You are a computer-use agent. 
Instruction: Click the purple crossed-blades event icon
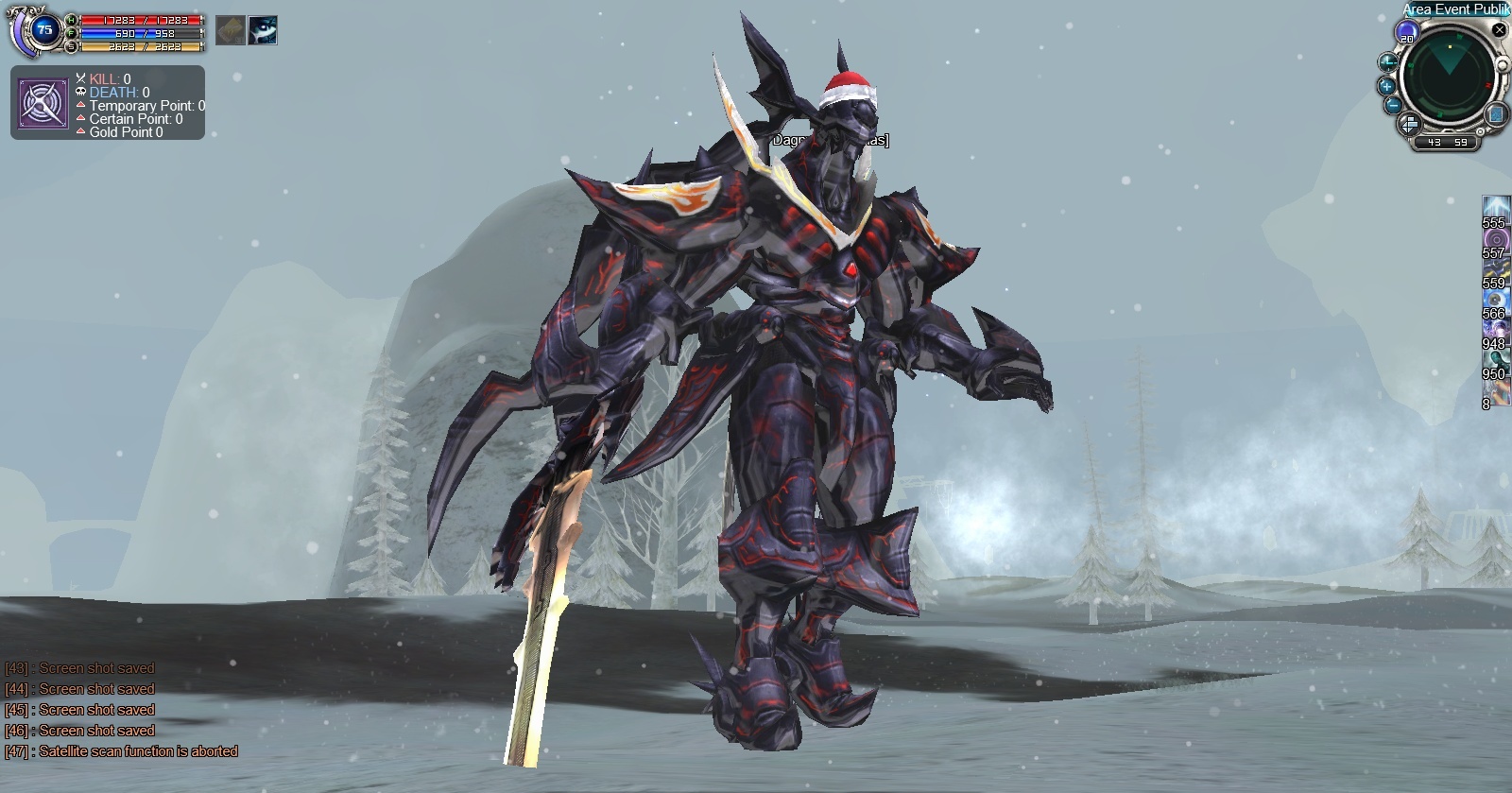(43, 104)
